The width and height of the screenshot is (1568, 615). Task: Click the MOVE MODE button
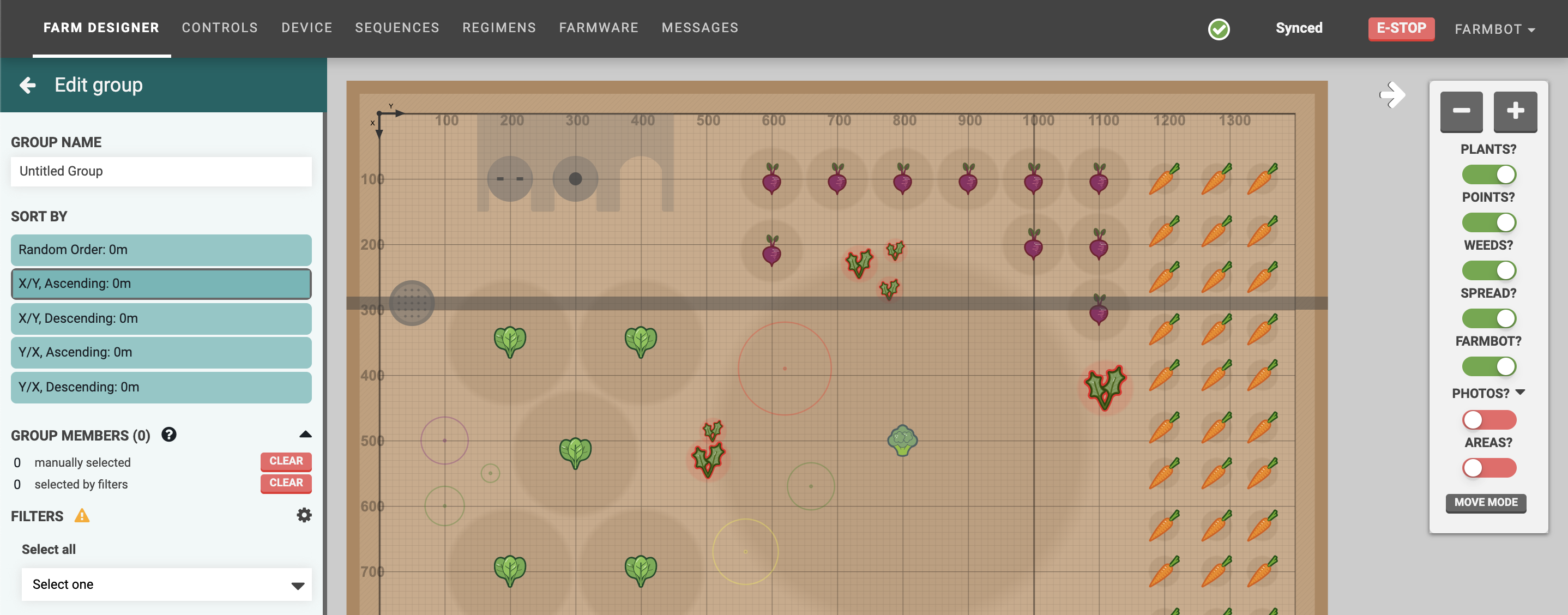tap(1485, 503)
